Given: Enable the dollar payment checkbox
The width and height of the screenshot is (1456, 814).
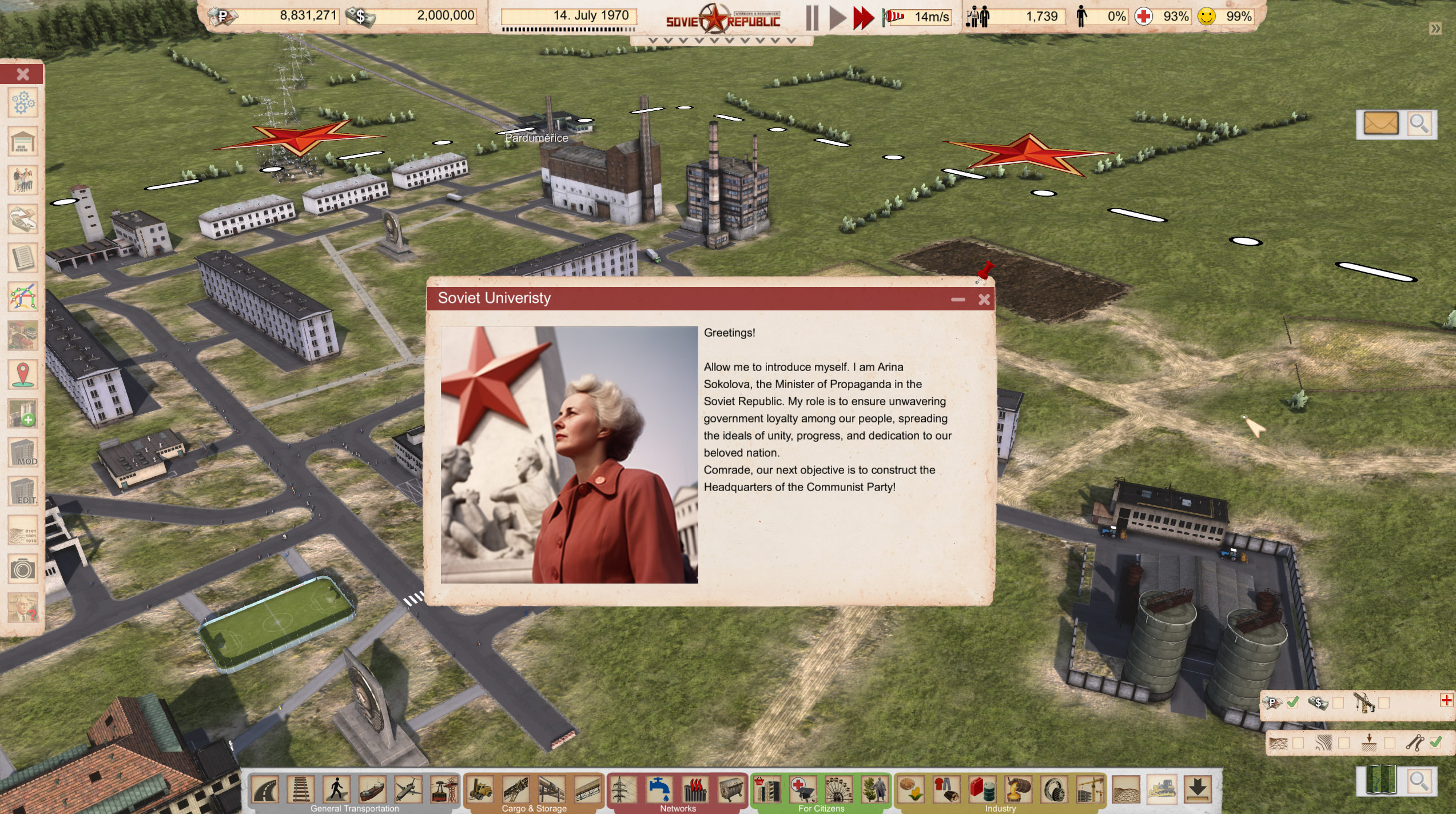Looking at the screenshot, I should click(1338, 703).
